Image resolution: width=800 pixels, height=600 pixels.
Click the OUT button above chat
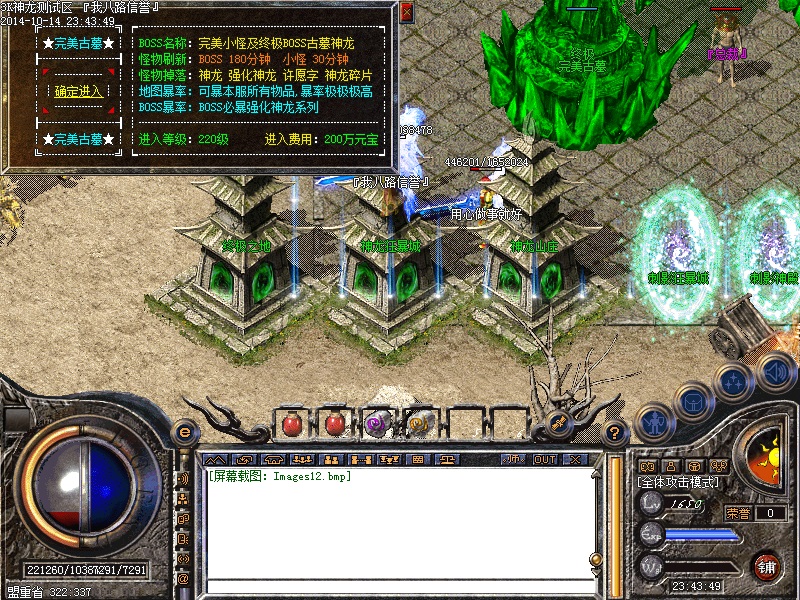tap(544, 459)
